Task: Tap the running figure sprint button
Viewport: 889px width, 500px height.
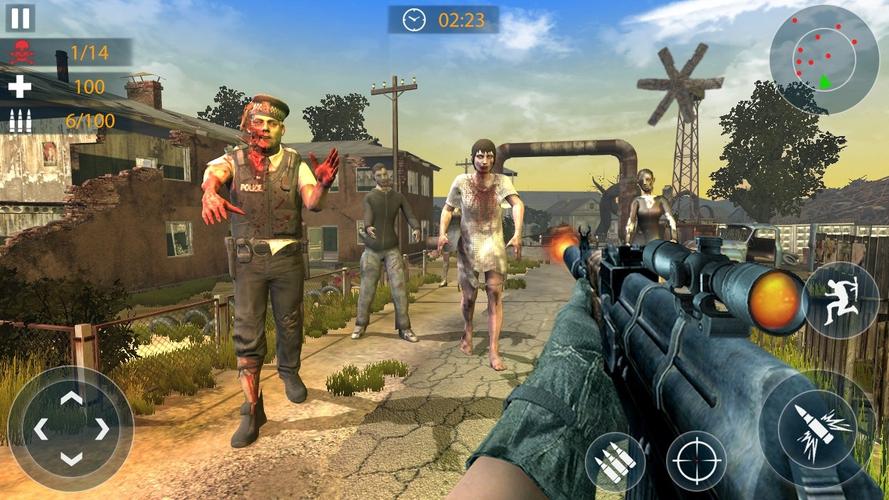Action: click(841, 300)
